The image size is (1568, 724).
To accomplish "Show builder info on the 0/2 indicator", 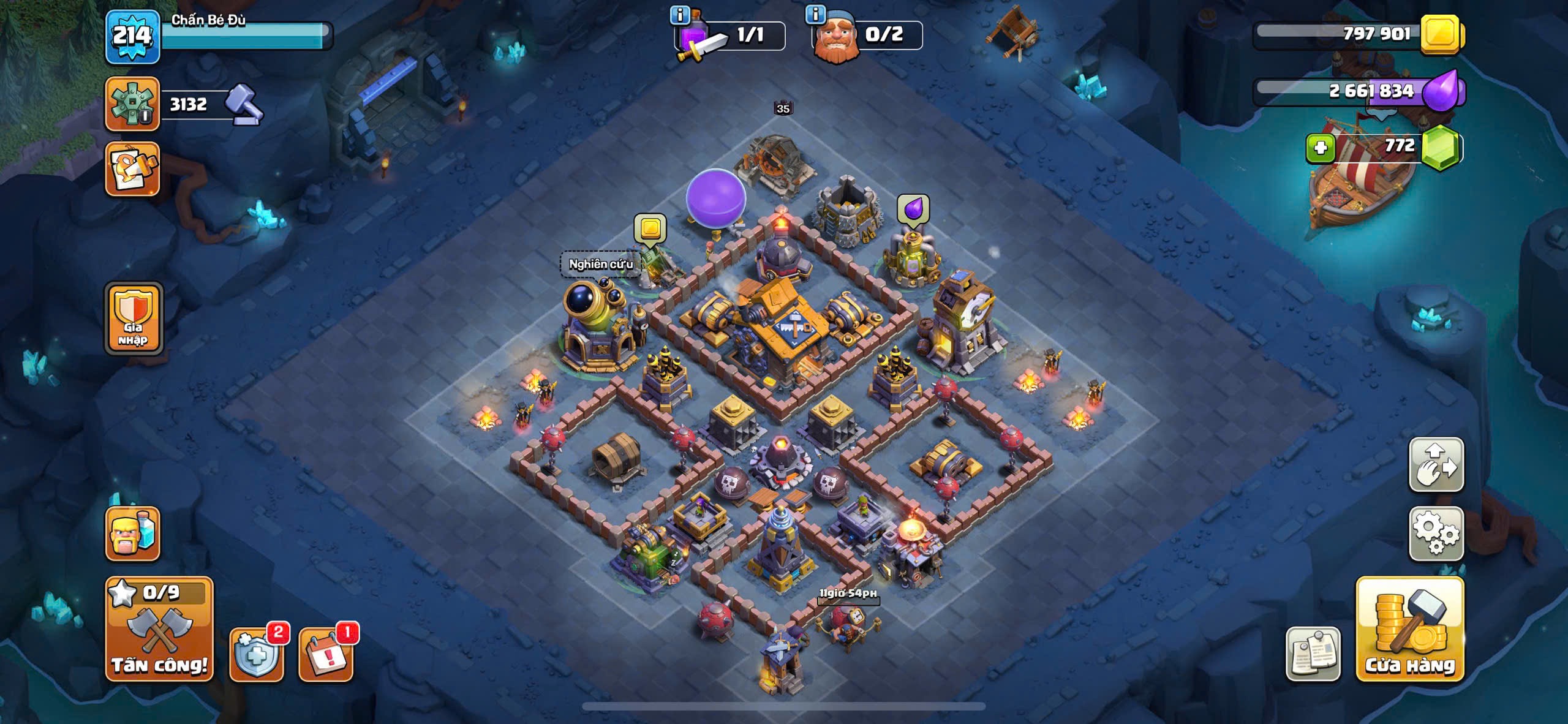I will (816, 14).
